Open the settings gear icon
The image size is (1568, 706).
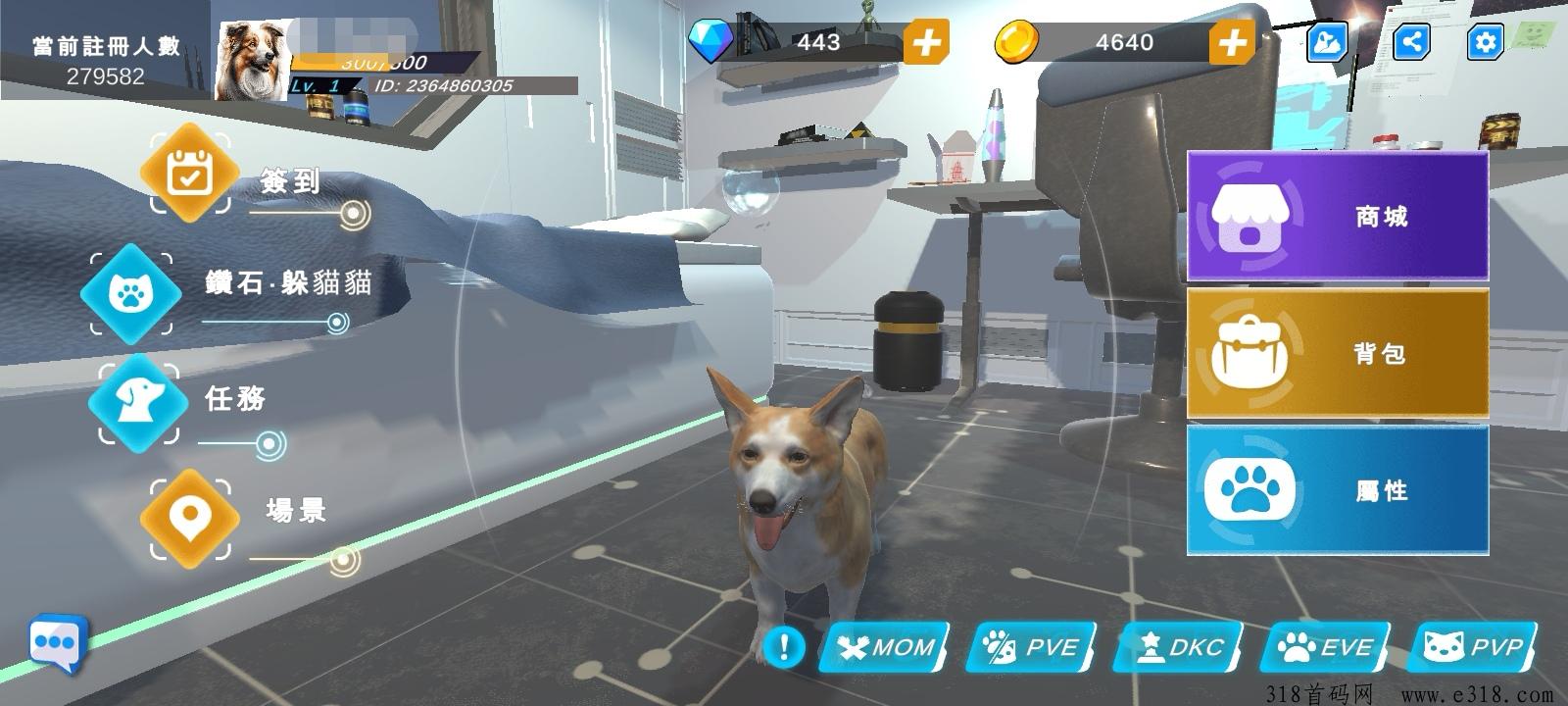1486,42
